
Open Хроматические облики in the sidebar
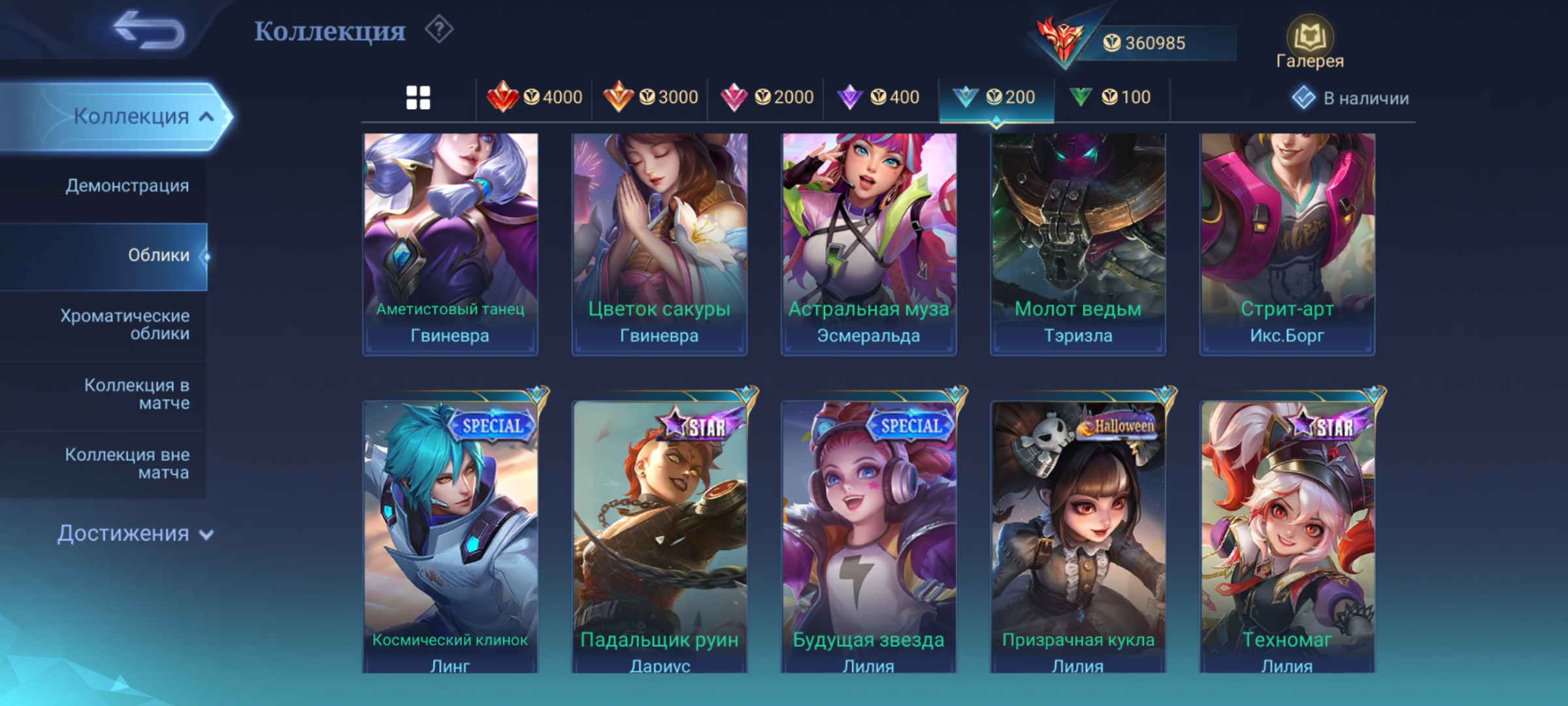125,325
